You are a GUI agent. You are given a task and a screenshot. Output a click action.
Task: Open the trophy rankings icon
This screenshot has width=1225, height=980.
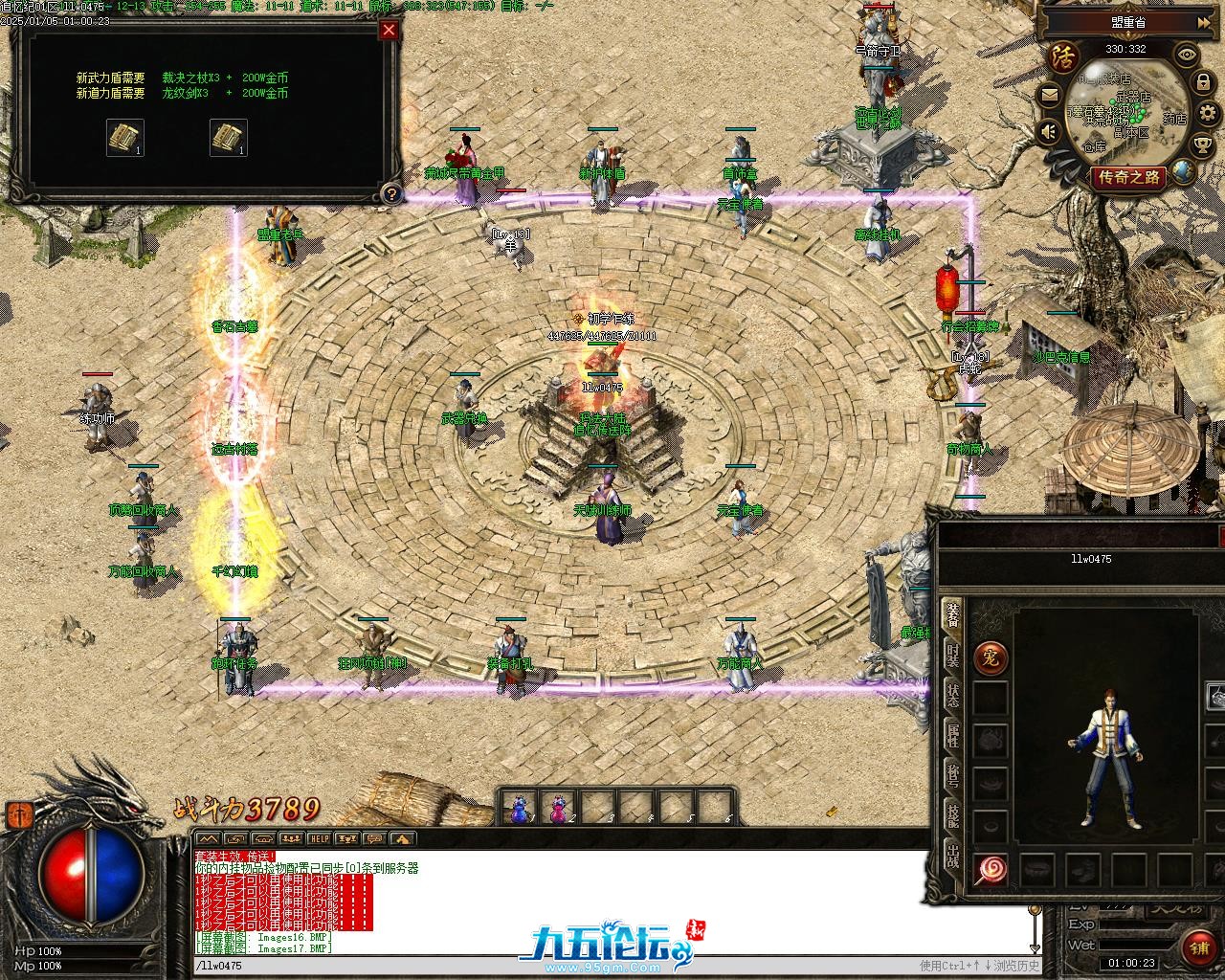coord(1202,145)
